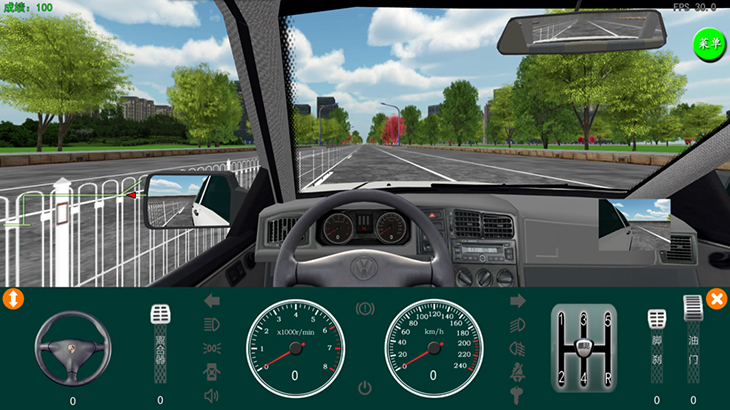
Task: Open the green 菜单 menu button
Action: point(709,44)
